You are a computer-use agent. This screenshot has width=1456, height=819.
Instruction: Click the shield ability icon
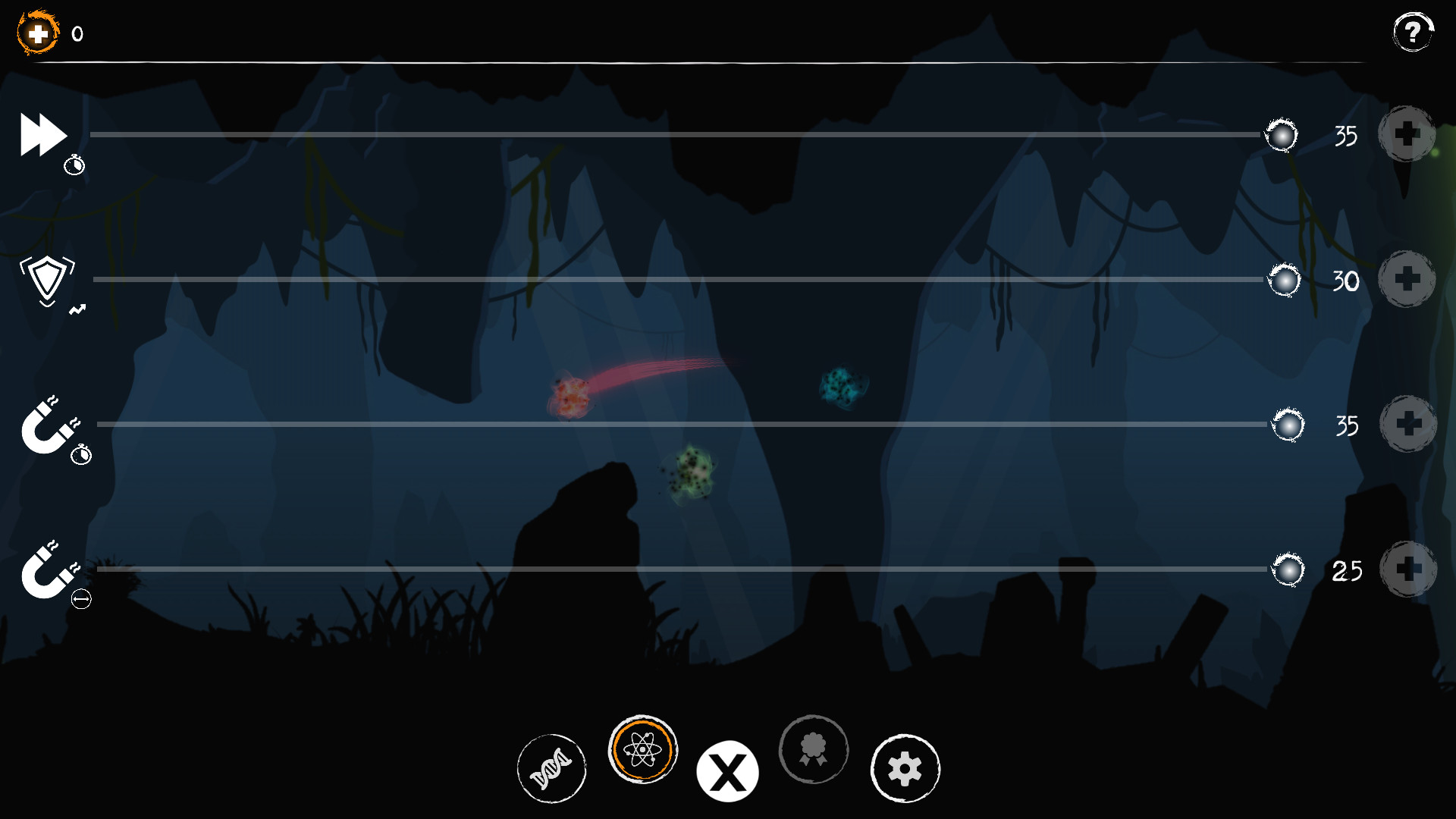click(47, 279)
